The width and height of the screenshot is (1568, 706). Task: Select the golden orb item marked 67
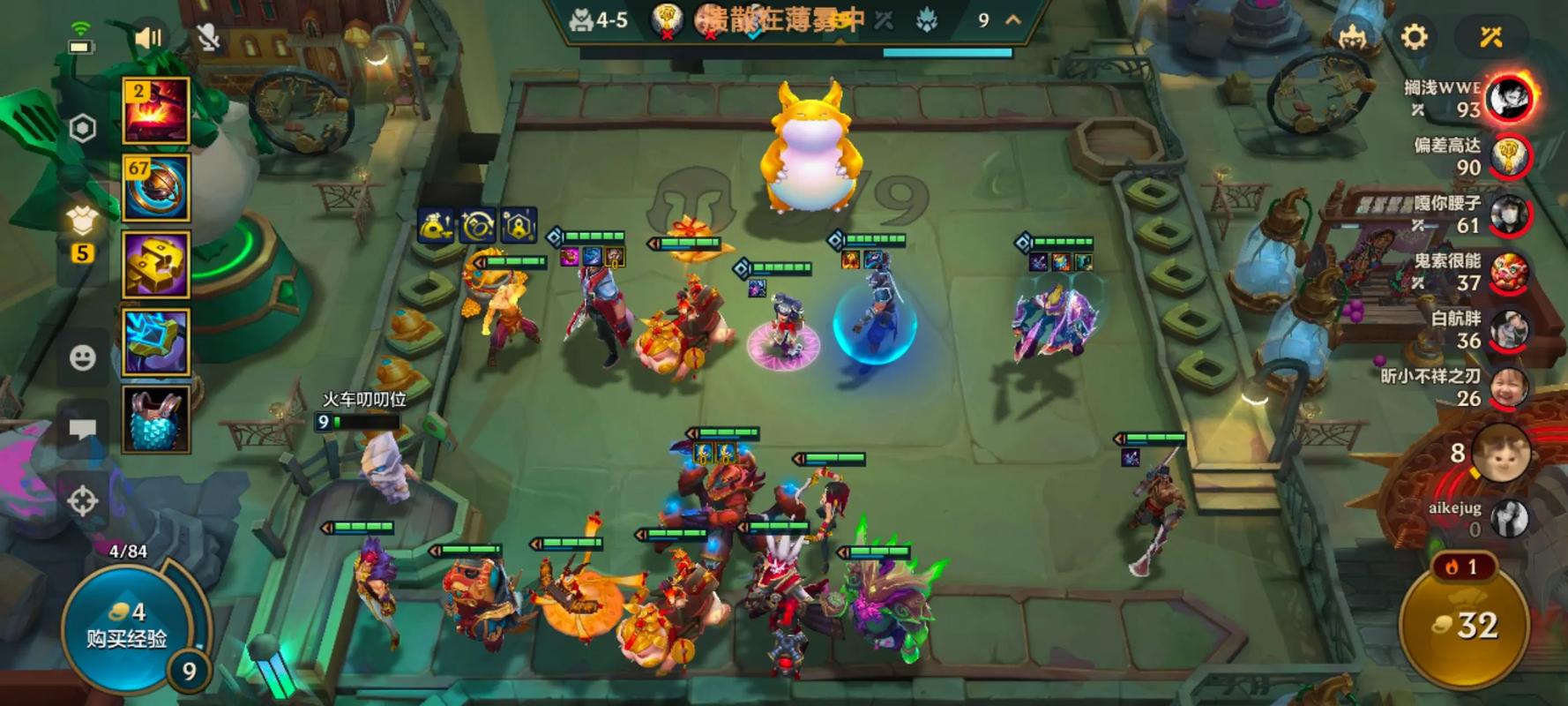click(156, 187)
